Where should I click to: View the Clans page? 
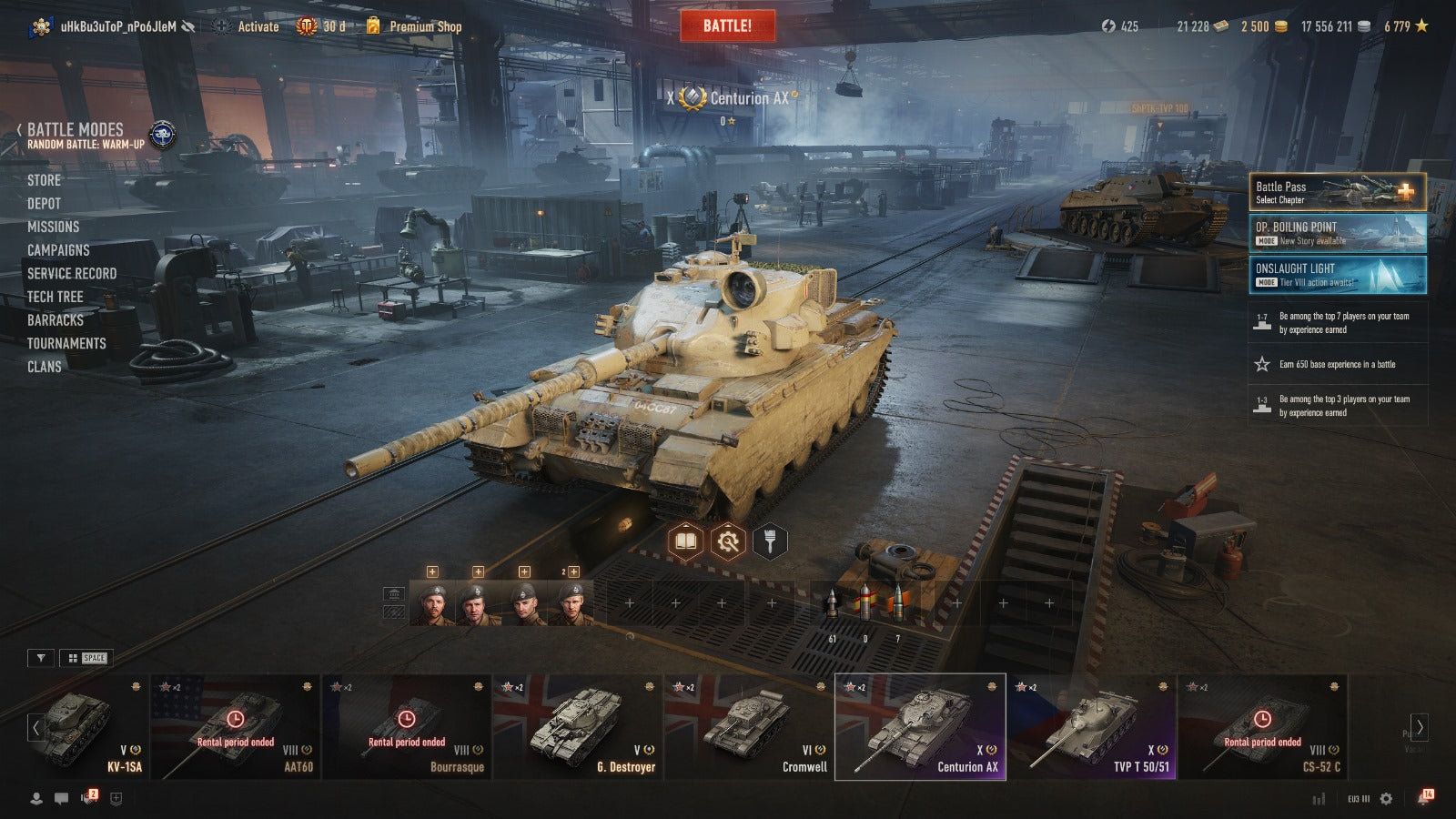44,367
